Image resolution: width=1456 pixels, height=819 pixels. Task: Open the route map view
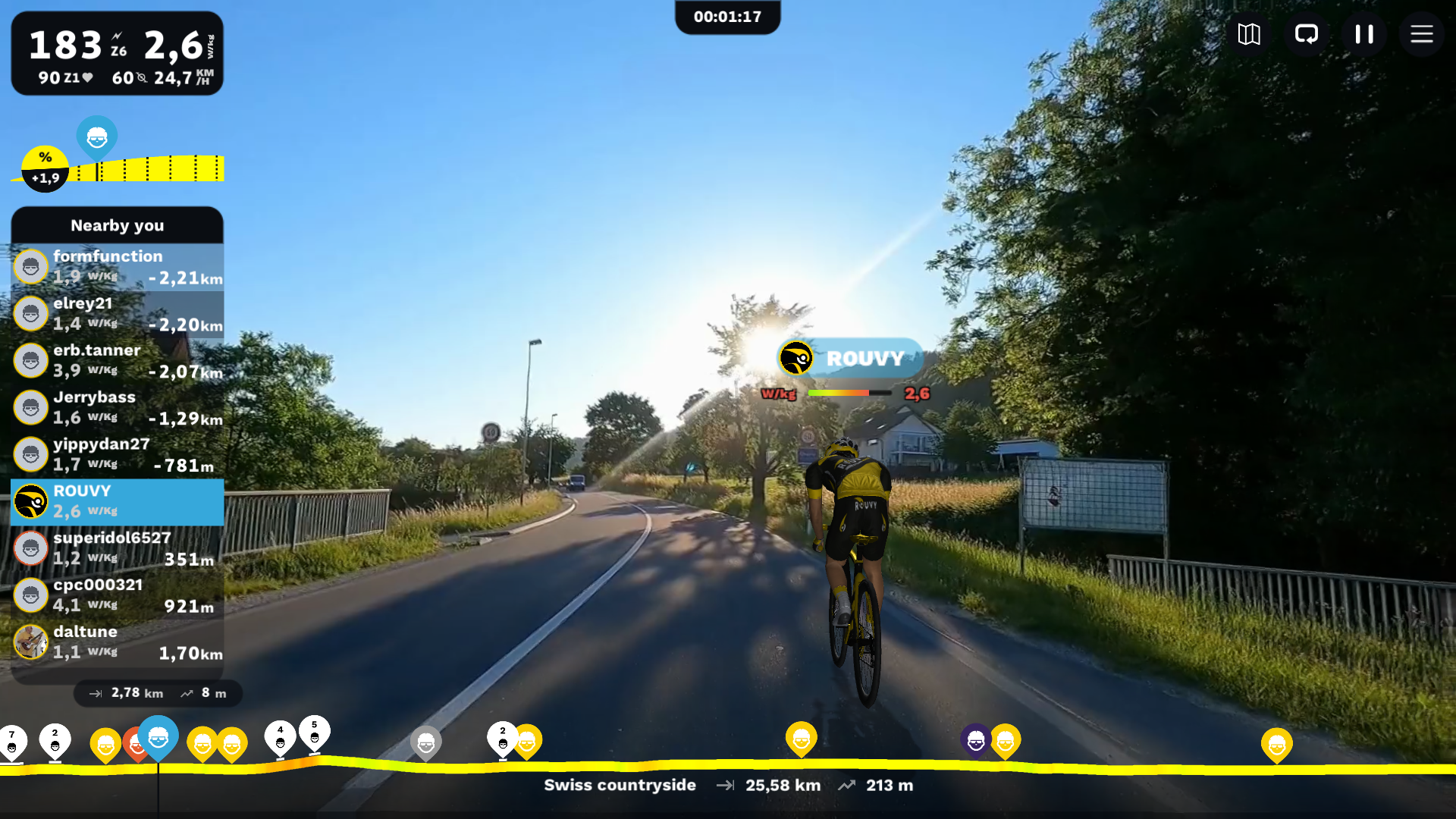pos(1249,34)
